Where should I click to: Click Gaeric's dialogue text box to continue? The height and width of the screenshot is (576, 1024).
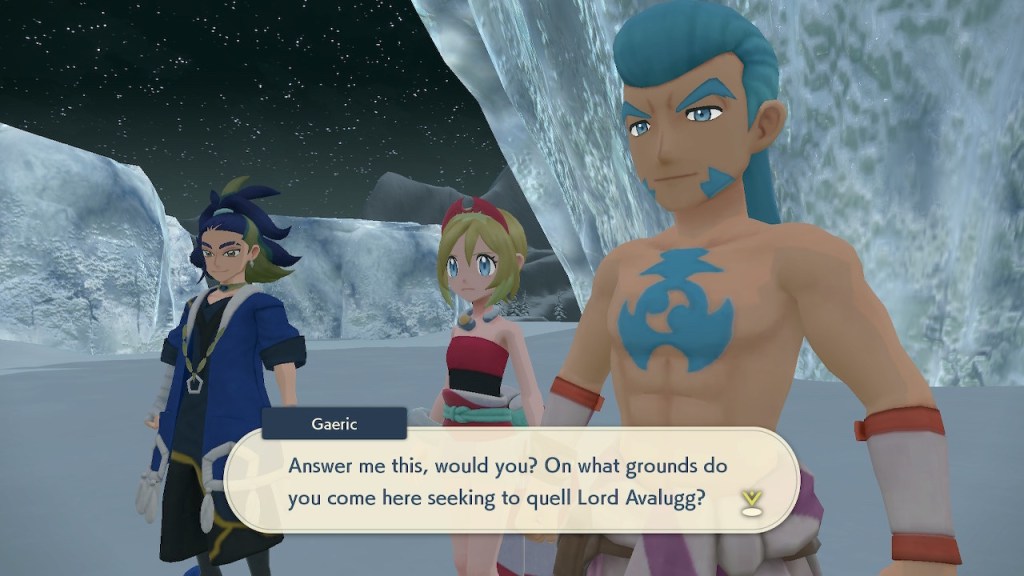tap(510, 482)
